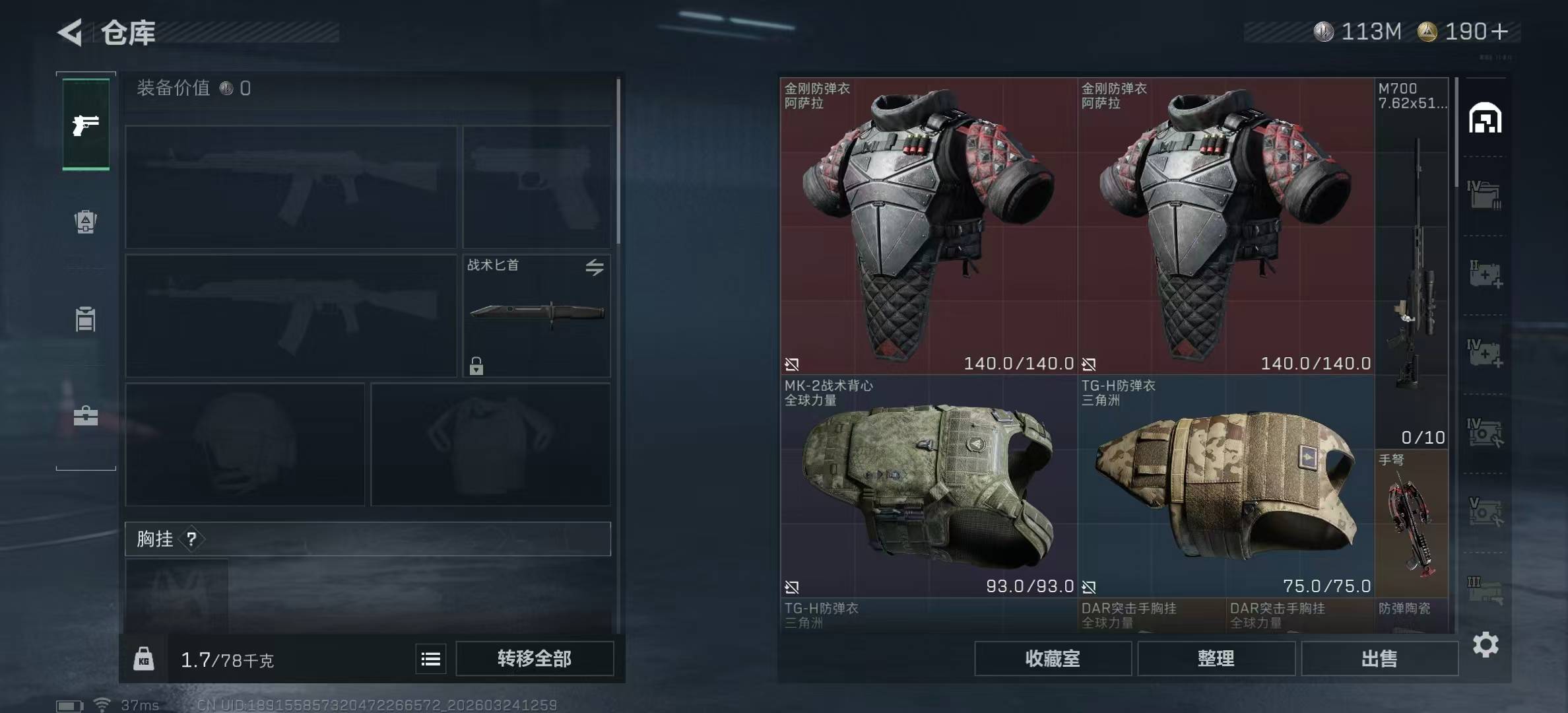Pick the 手弩 crossbow item
This screenshot has width=1568, height=713.
pyautogui.click(x=1412, y=523)
